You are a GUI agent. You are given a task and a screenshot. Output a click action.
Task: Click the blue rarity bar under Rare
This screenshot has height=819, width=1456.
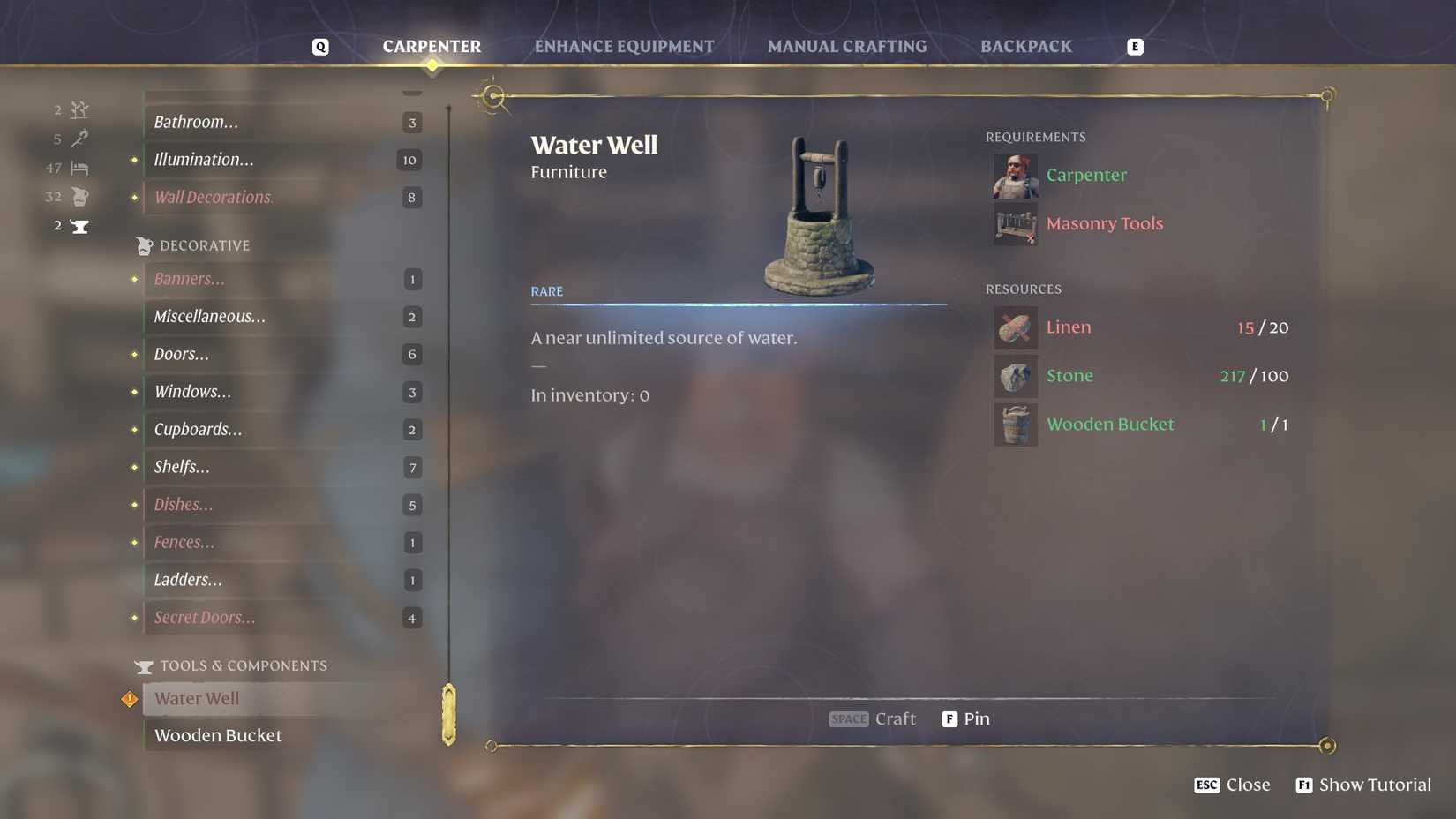click(x=738, y=304)
